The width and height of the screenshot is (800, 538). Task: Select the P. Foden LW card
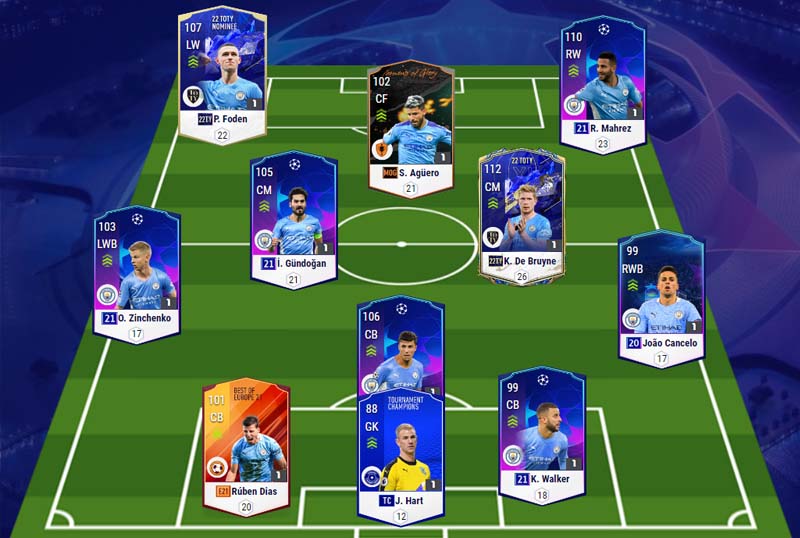(x=221, y=70)
